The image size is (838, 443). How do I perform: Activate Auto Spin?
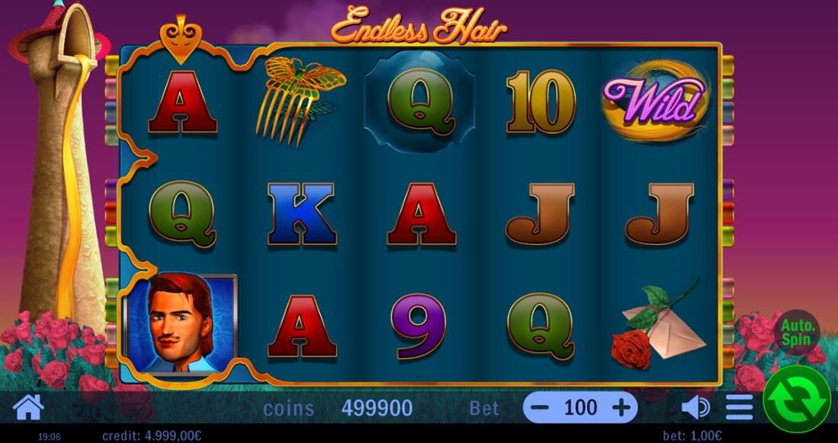pyautogui.click(x=798, y=332)
